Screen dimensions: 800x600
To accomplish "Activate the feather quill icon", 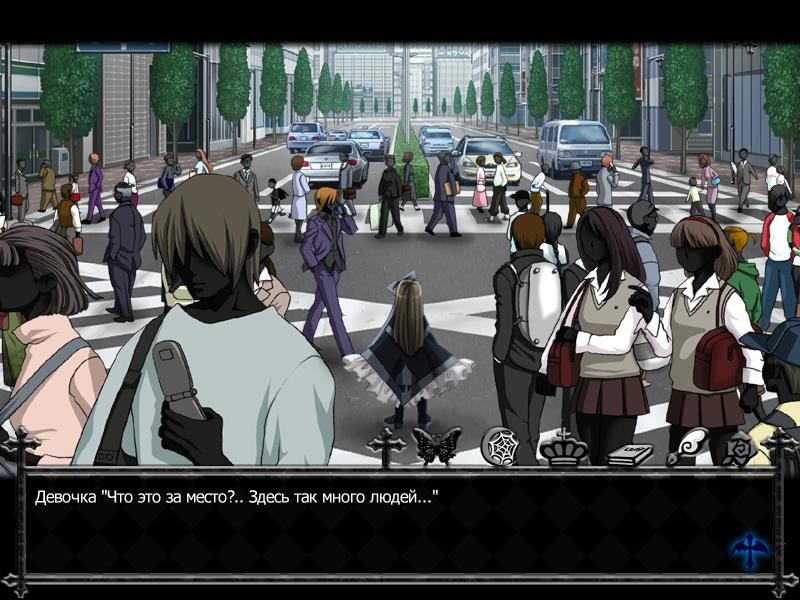I will [x=688, y=446].
